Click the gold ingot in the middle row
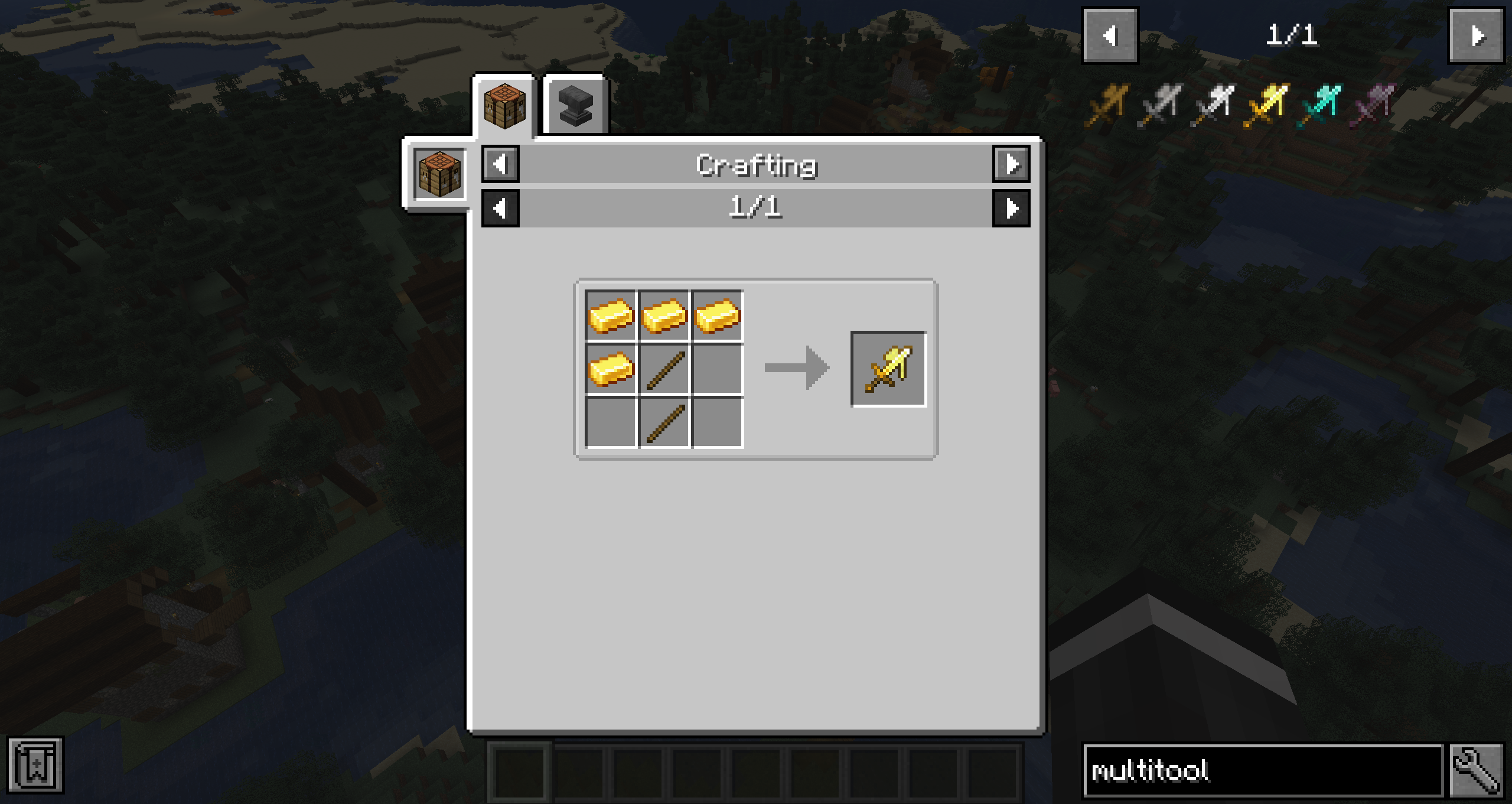1512x804 pixels. (611, 369)
